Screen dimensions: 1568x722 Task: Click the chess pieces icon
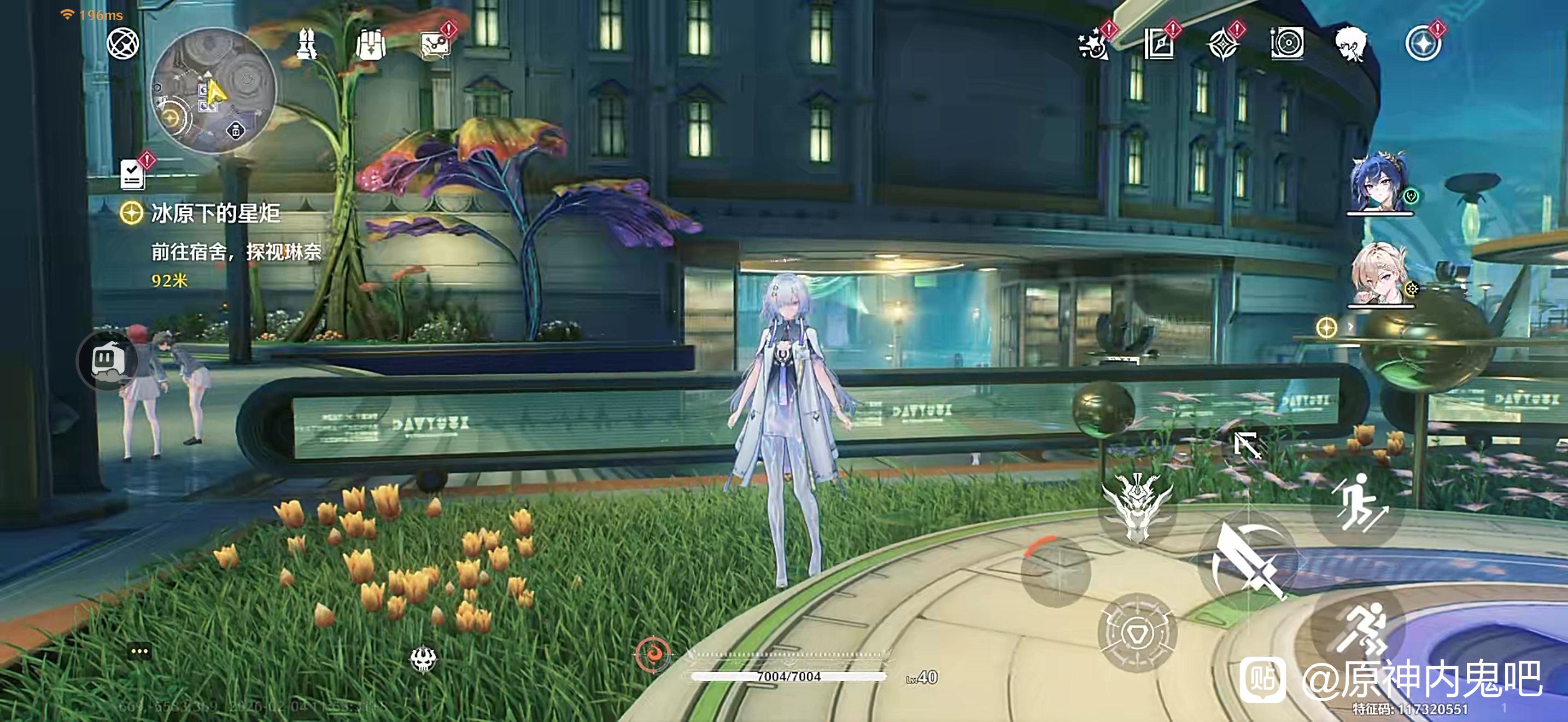(x=306, y=44)
